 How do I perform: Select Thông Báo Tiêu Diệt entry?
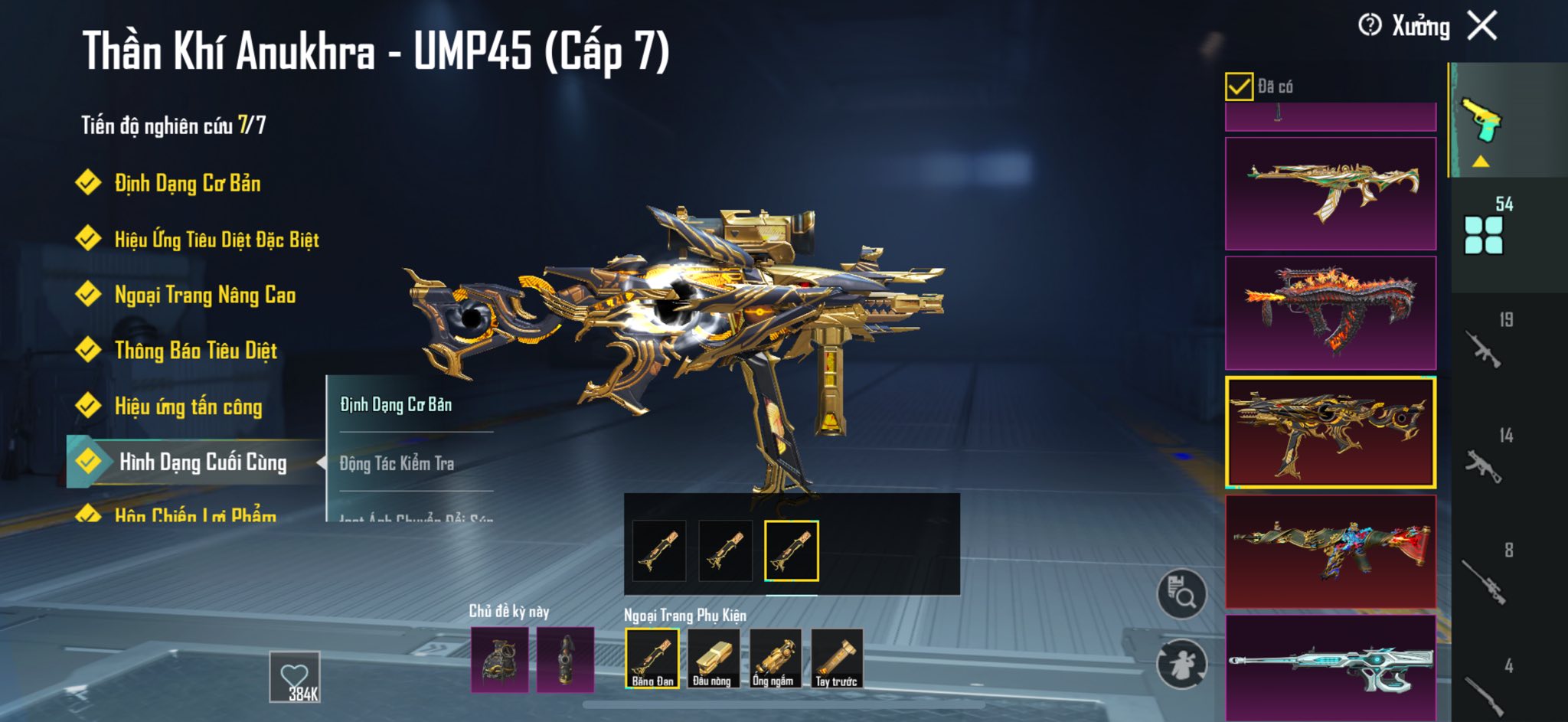coord(195,351)
